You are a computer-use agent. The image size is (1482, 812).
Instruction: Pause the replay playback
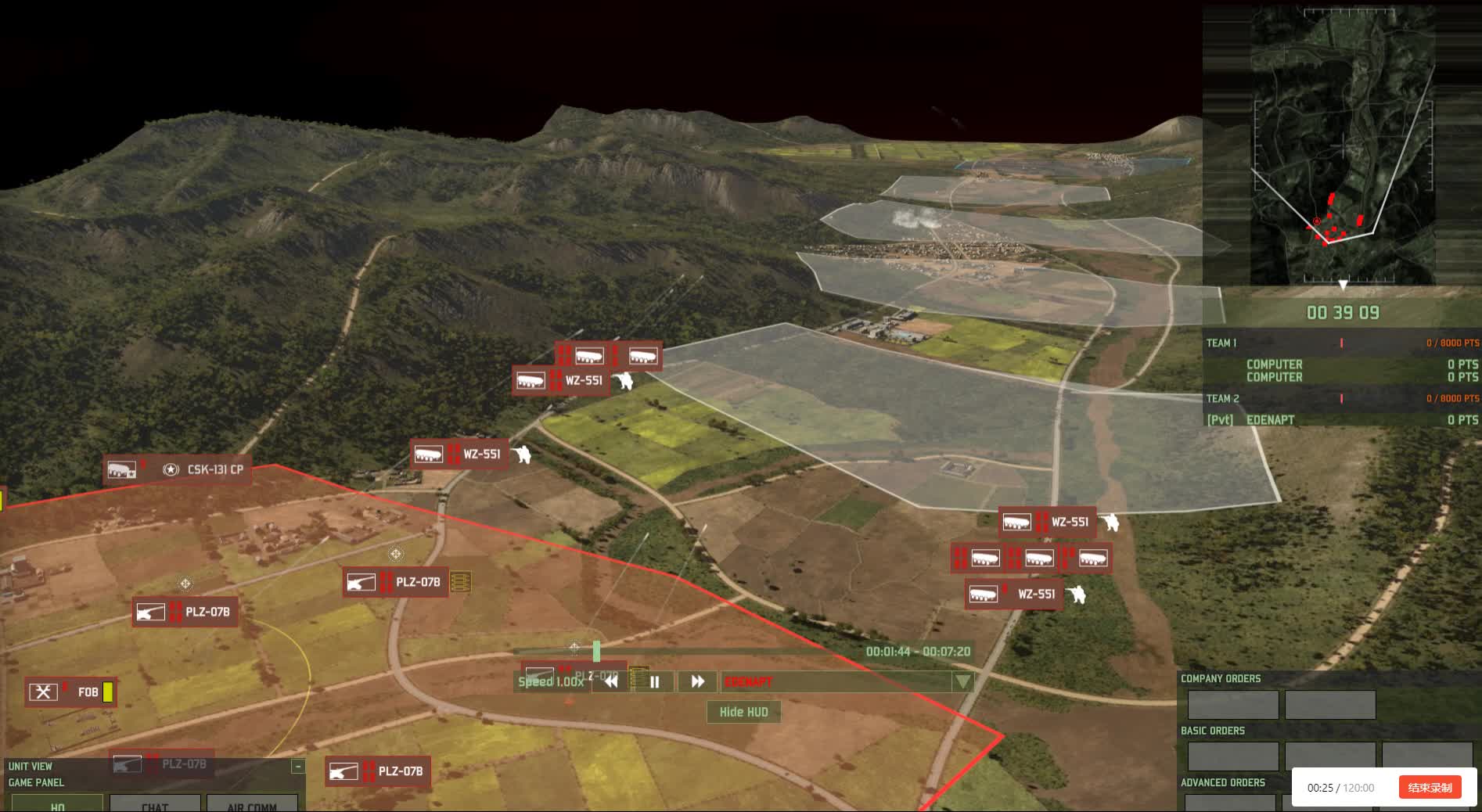click(x=653, y=681)
